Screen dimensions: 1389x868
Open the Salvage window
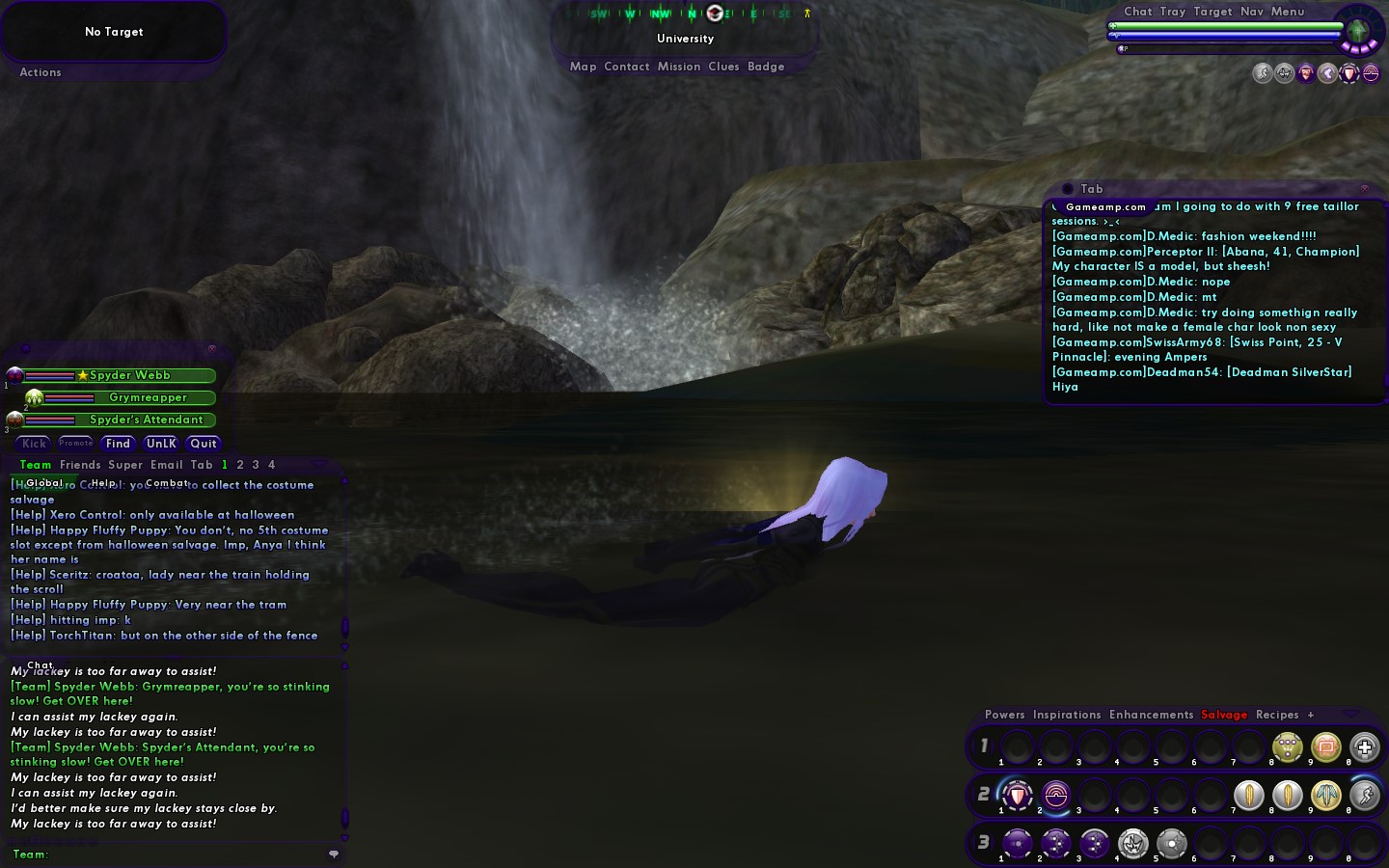pos(1224,715)
